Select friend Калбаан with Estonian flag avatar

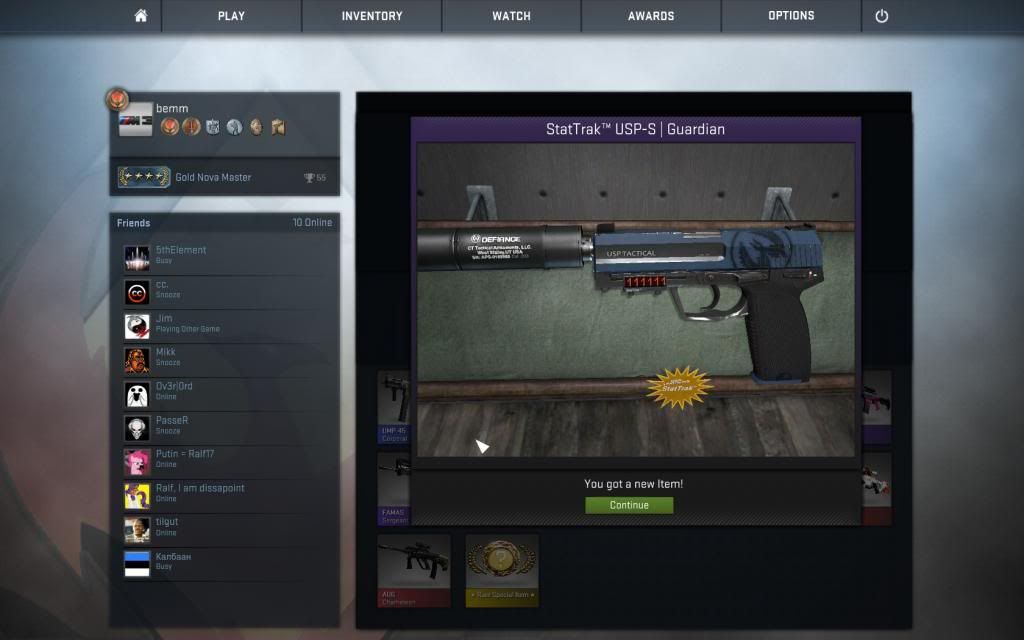click(172, 561)
